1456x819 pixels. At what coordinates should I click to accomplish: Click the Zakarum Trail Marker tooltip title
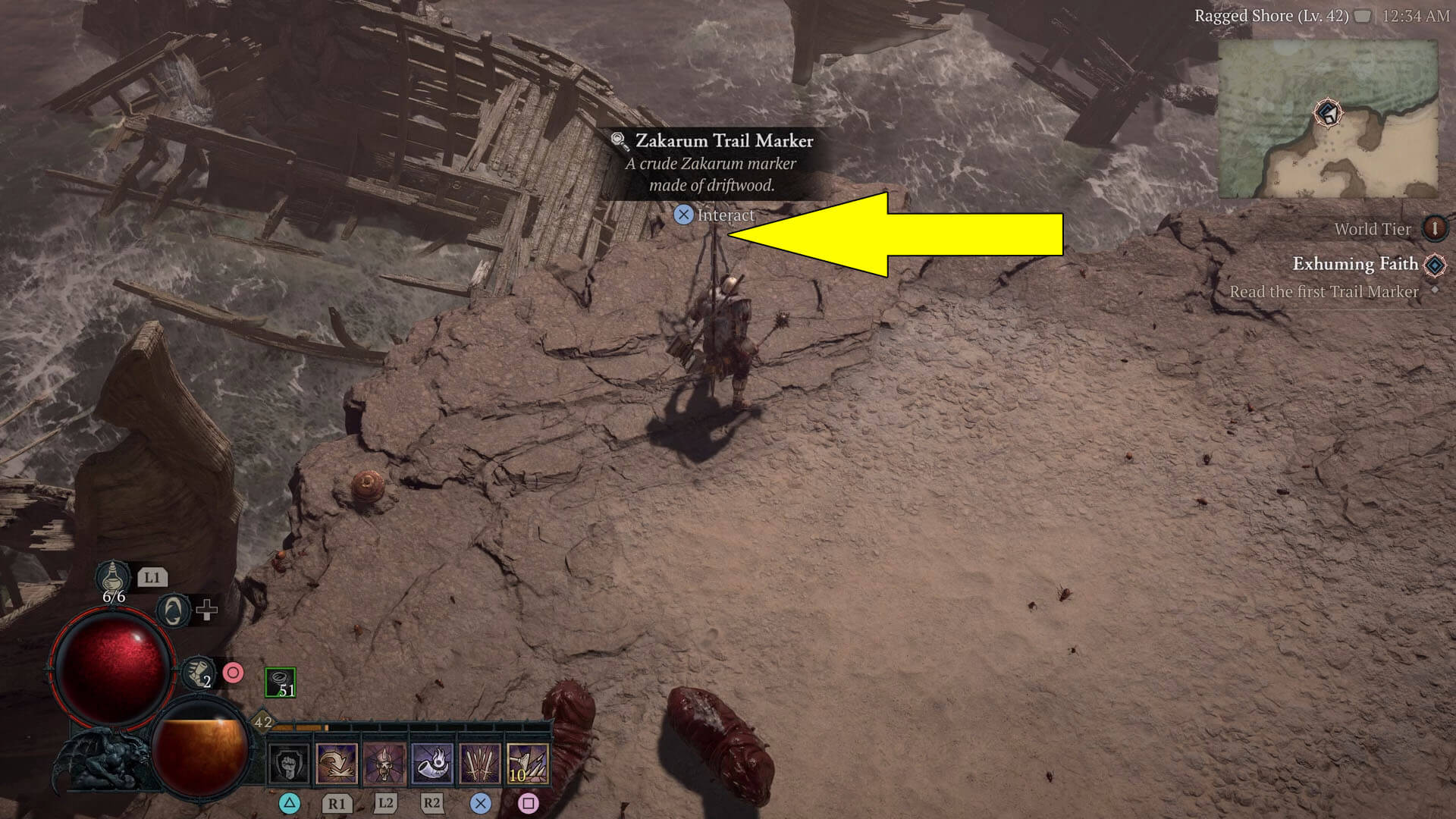pyautogui.click(x=723, y=141)
